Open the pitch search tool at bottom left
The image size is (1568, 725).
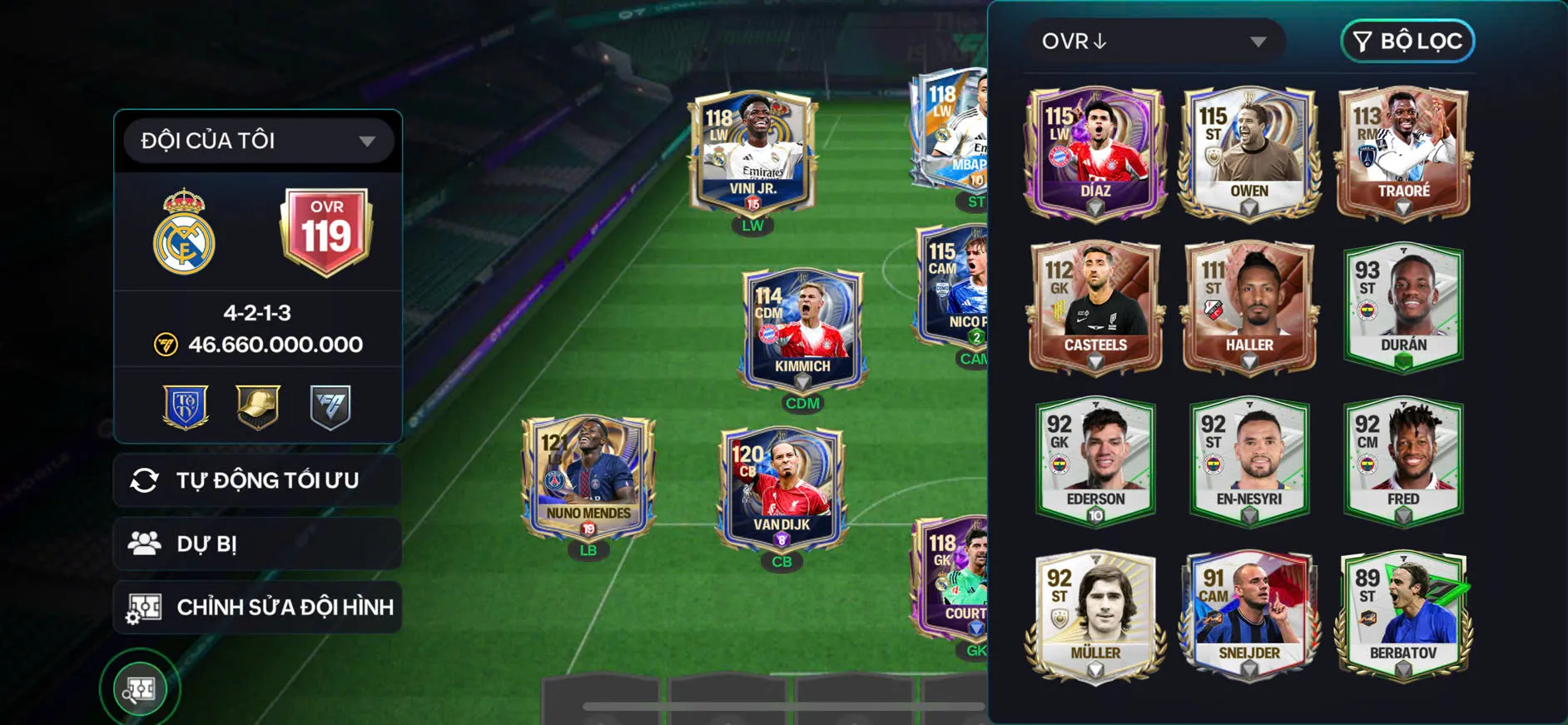click(141, 688)
